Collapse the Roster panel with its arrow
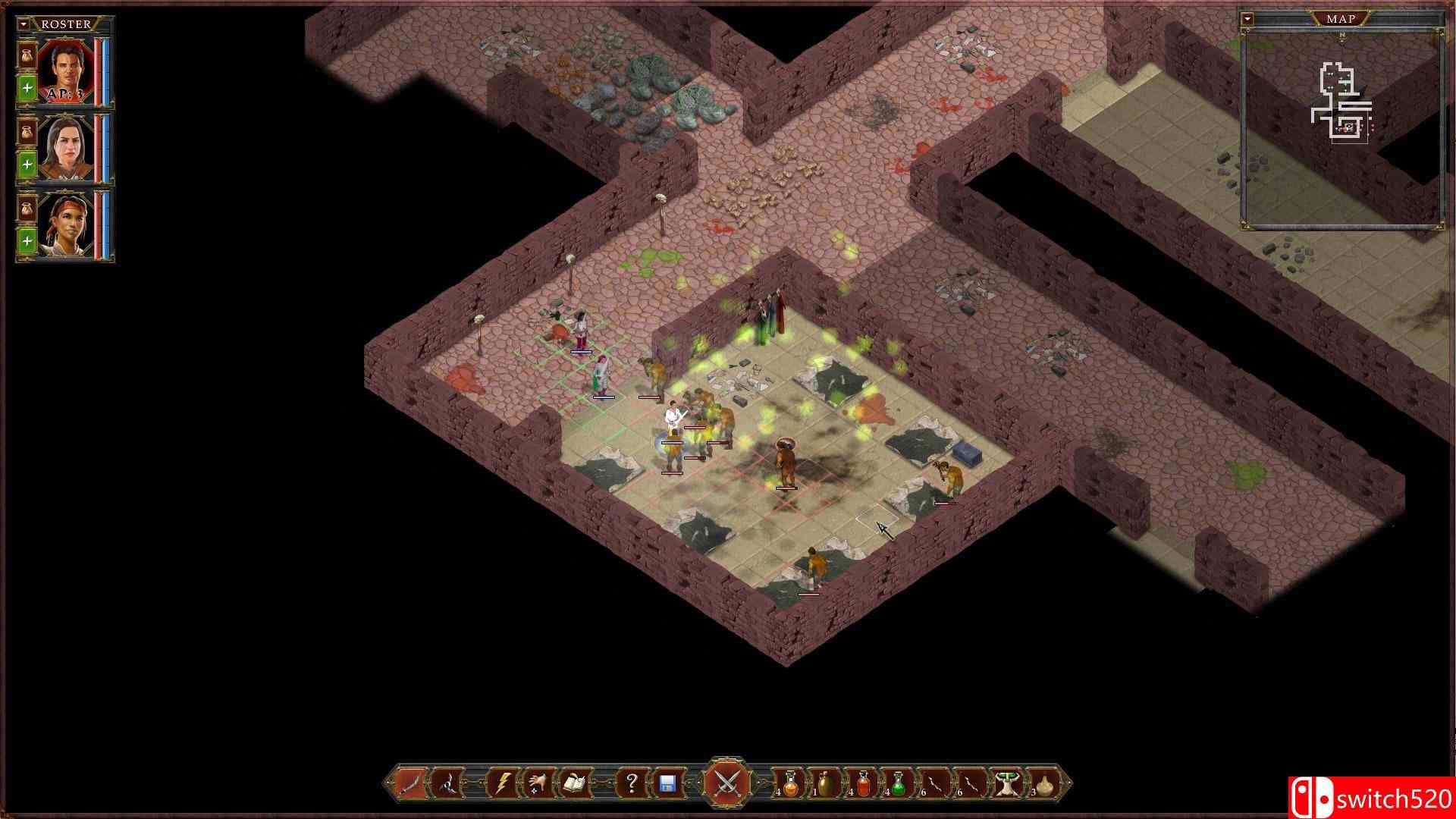Screen dimensions: 1456x819 click(24, 25)
